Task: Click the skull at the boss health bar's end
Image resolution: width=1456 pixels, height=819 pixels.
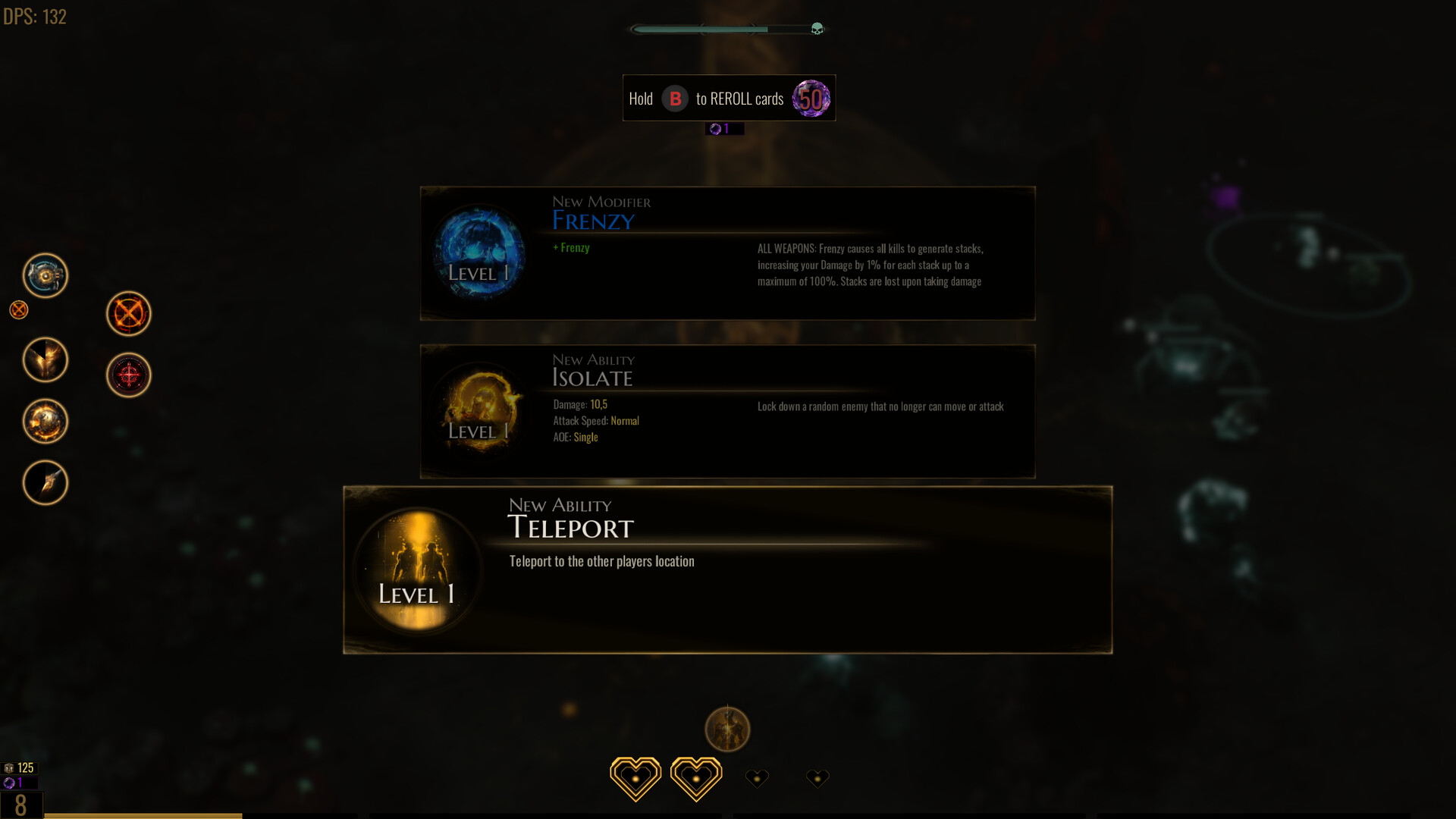Action: click(816, 29)
